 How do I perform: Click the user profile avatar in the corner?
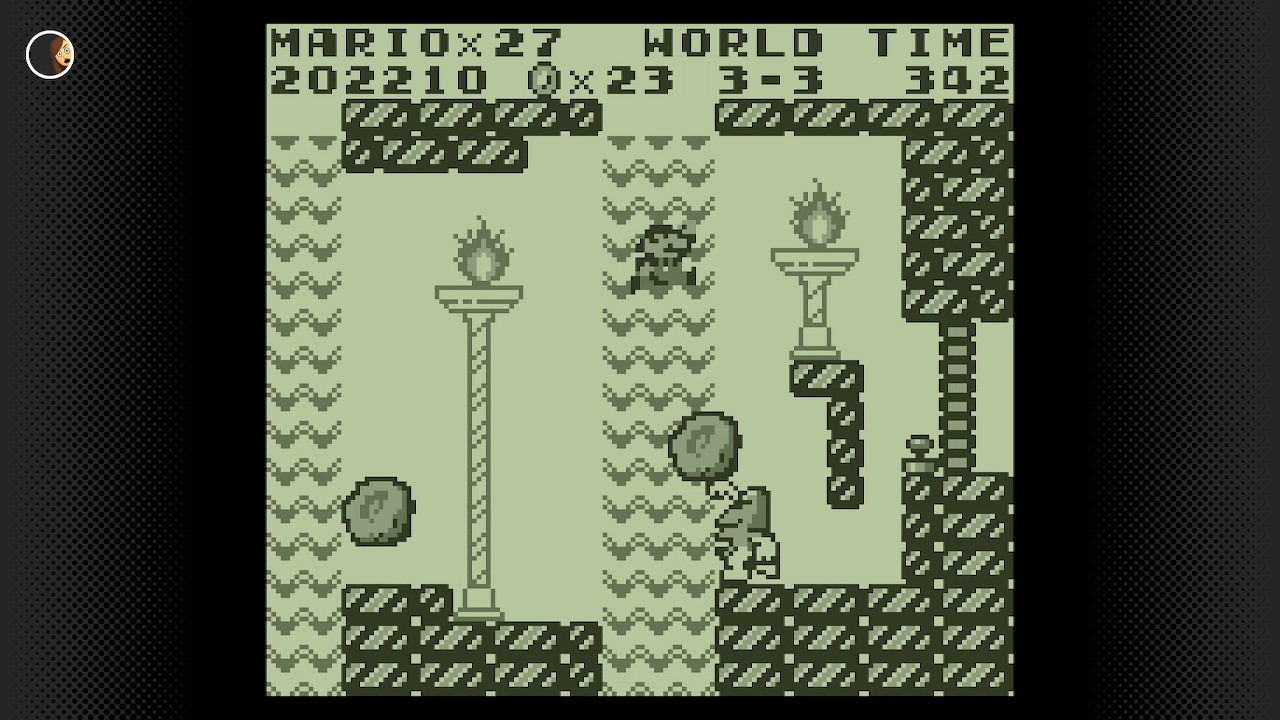[x=49, y=55]
